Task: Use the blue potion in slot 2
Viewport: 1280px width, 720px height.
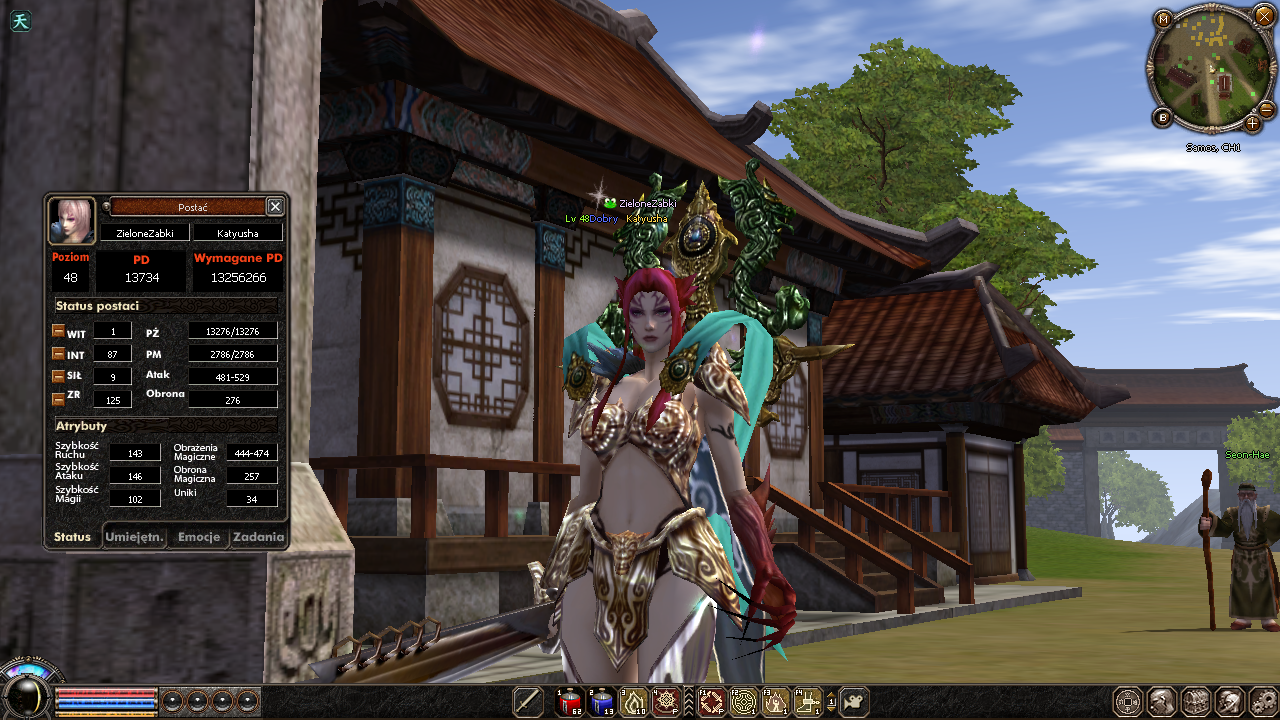Action: click(x=601, y=702)
